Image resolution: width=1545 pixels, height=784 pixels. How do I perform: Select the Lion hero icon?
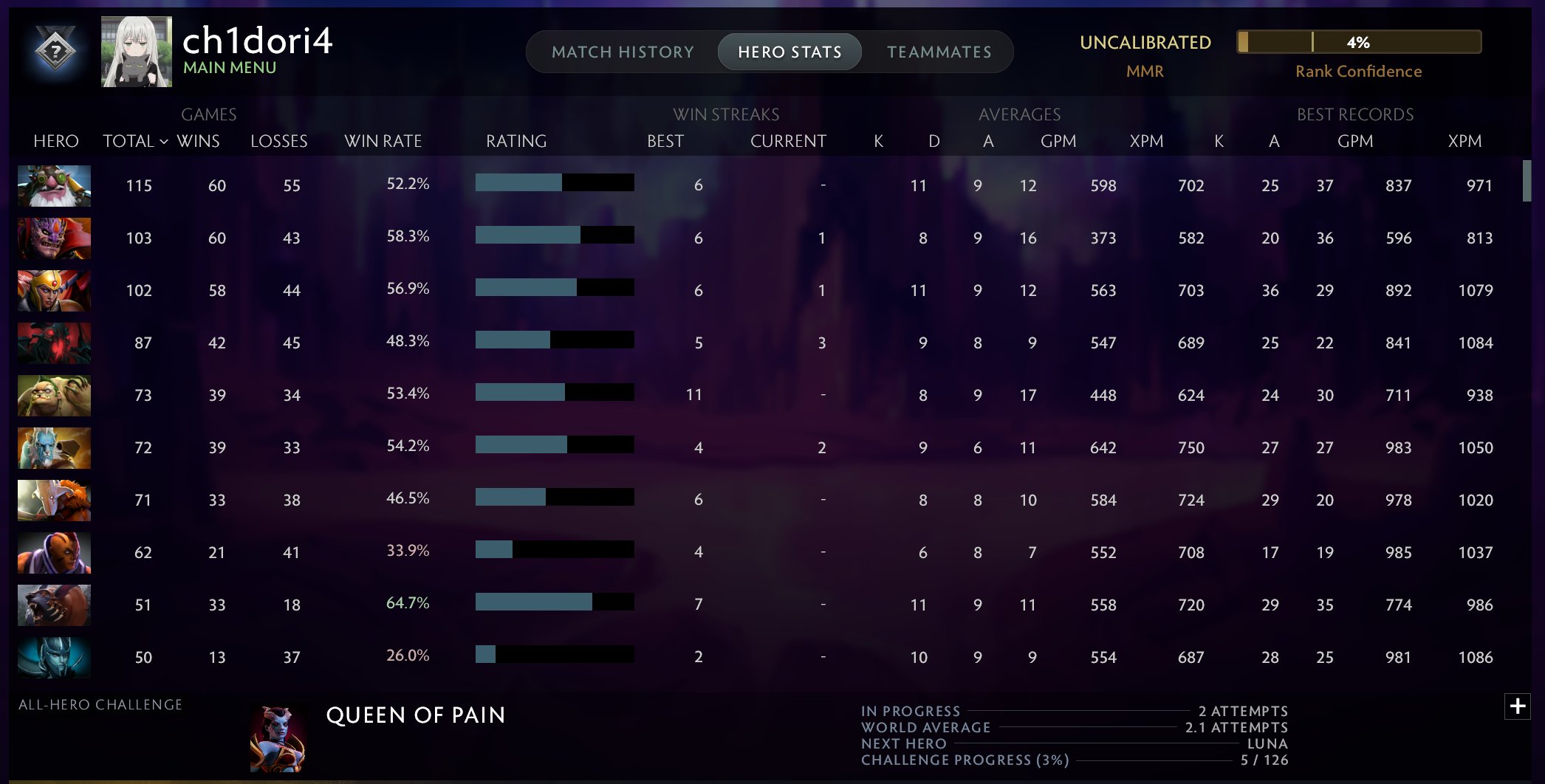click(54, 238)
